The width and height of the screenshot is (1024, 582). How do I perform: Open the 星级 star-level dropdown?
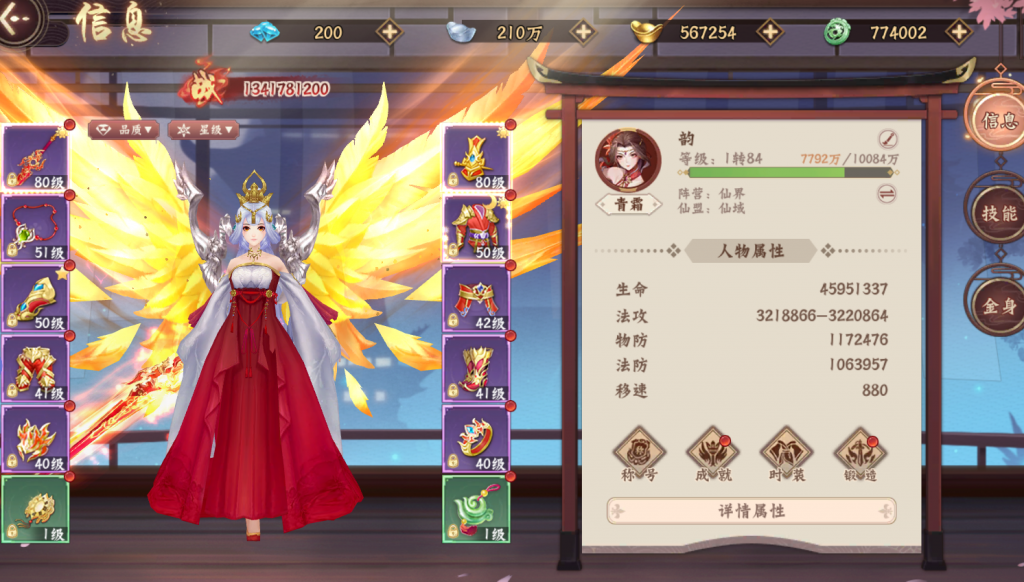[x=203, y=129]
